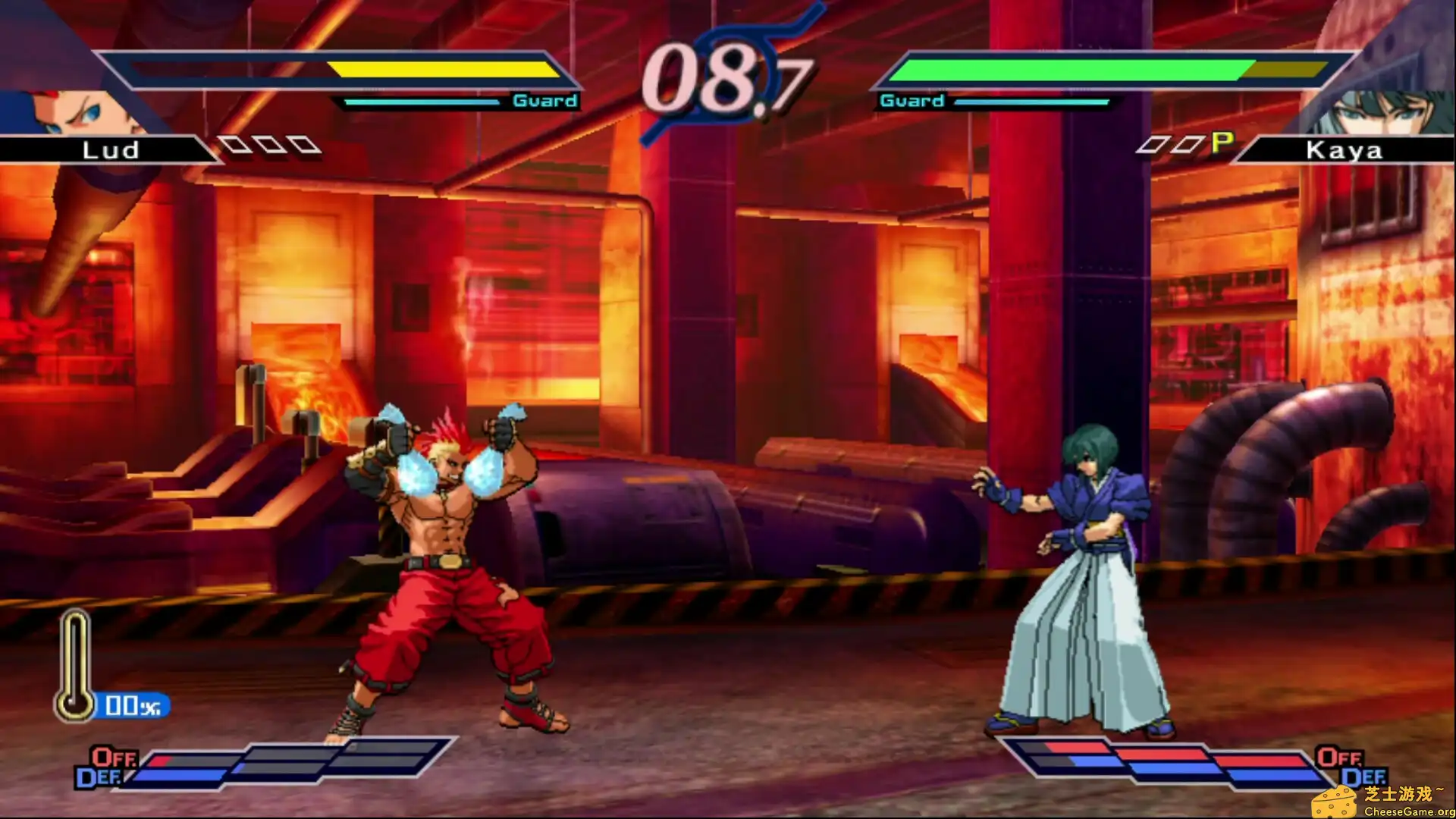Click Lud's Guard label
This screenshot has width=1456, height=819.
(x=544, y=99)
